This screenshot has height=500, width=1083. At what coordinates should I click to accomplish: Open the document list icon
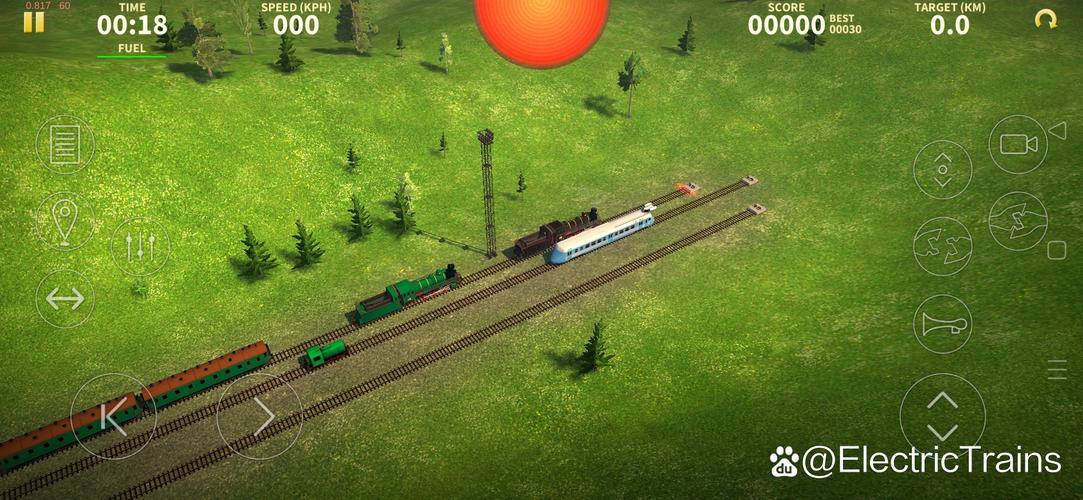point(65,144)
